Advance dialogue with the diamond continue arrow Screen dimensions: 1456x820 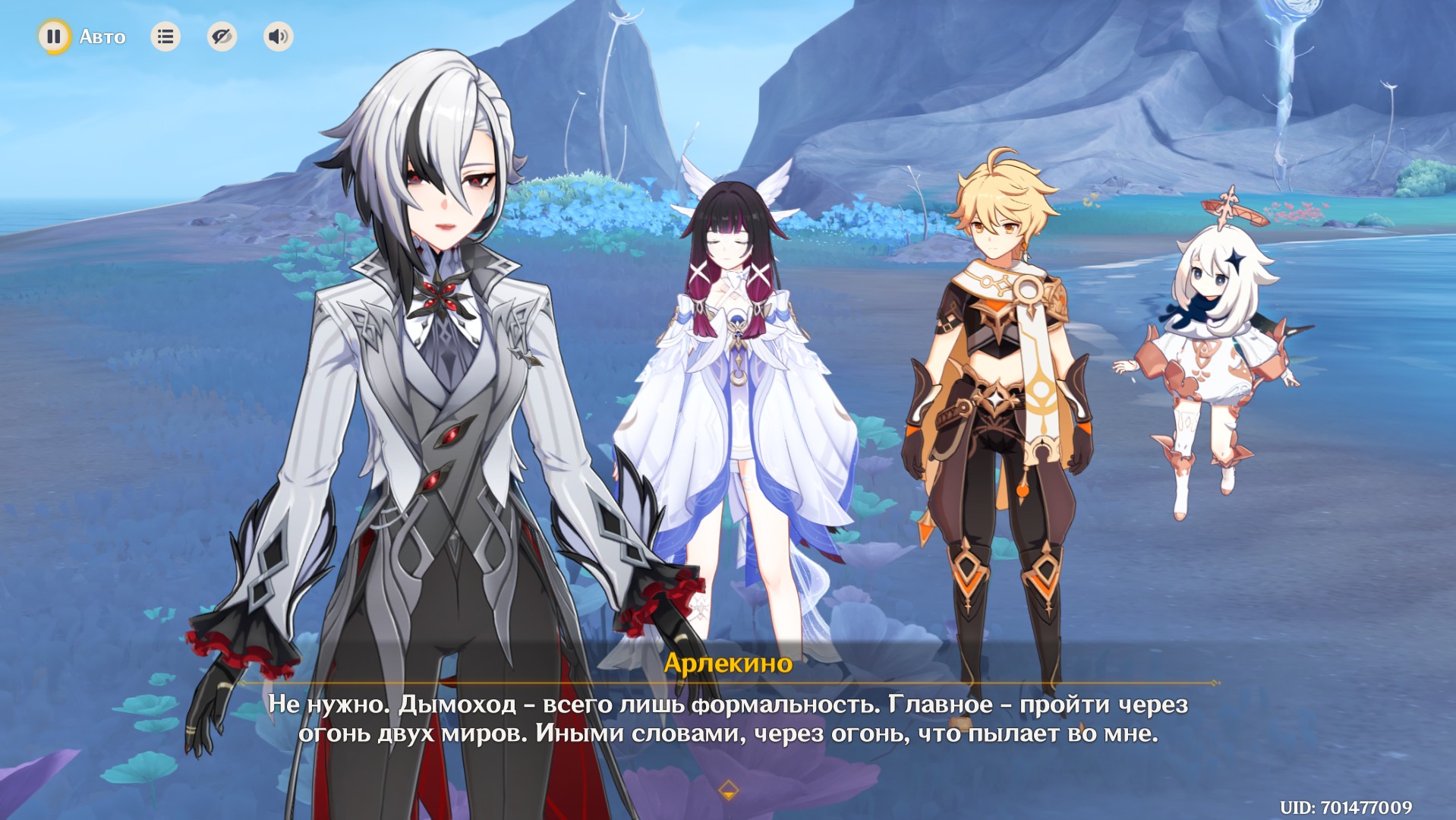point(728,790)
